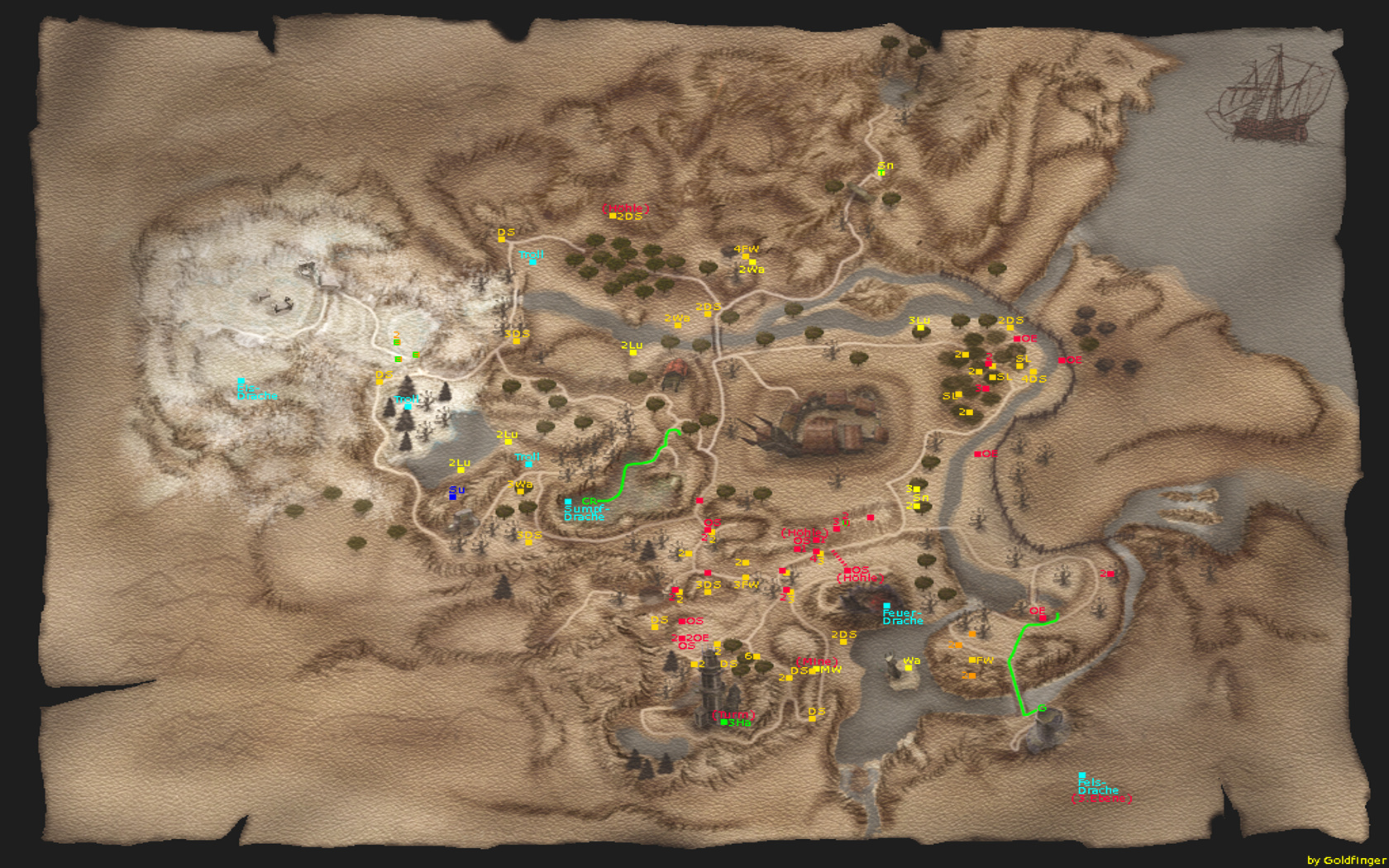The width and height of the screenshot is (1389, 868).
Task: Select the Sumpf-Drache map marker
Action: pos(568,502)
